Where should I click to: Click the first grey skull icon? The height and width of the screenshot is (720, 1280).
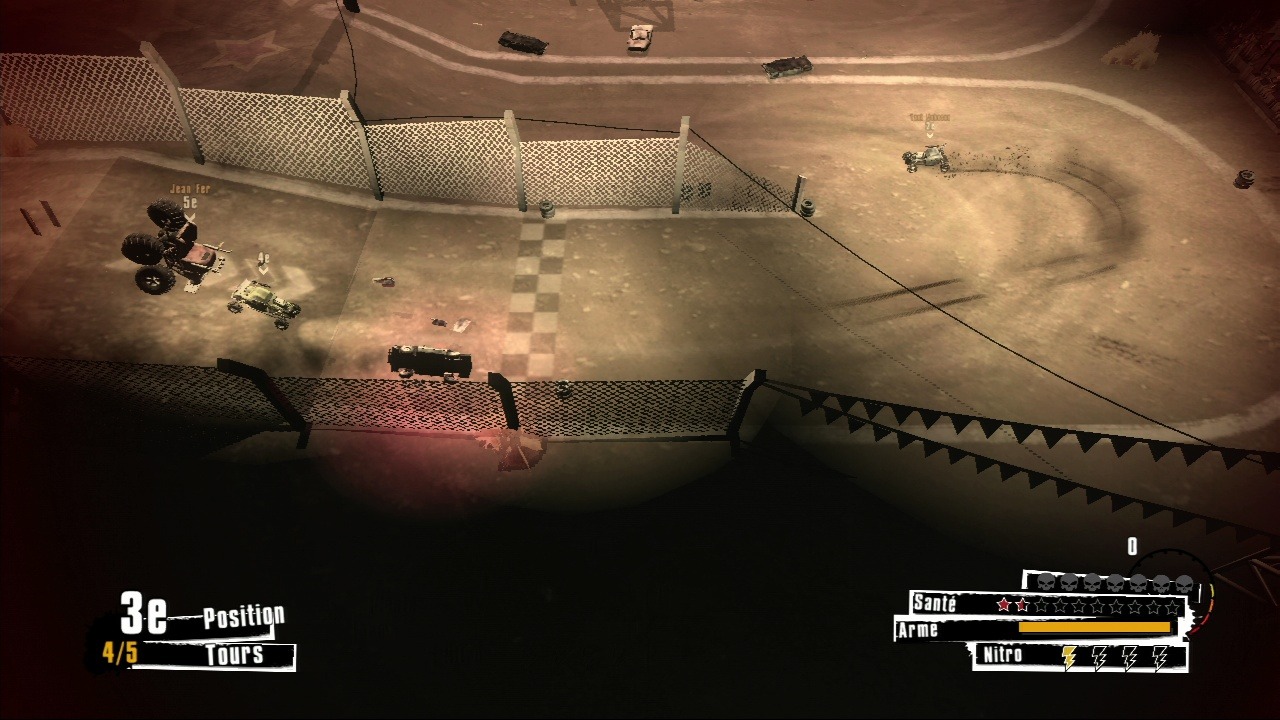click(1044, 581)
